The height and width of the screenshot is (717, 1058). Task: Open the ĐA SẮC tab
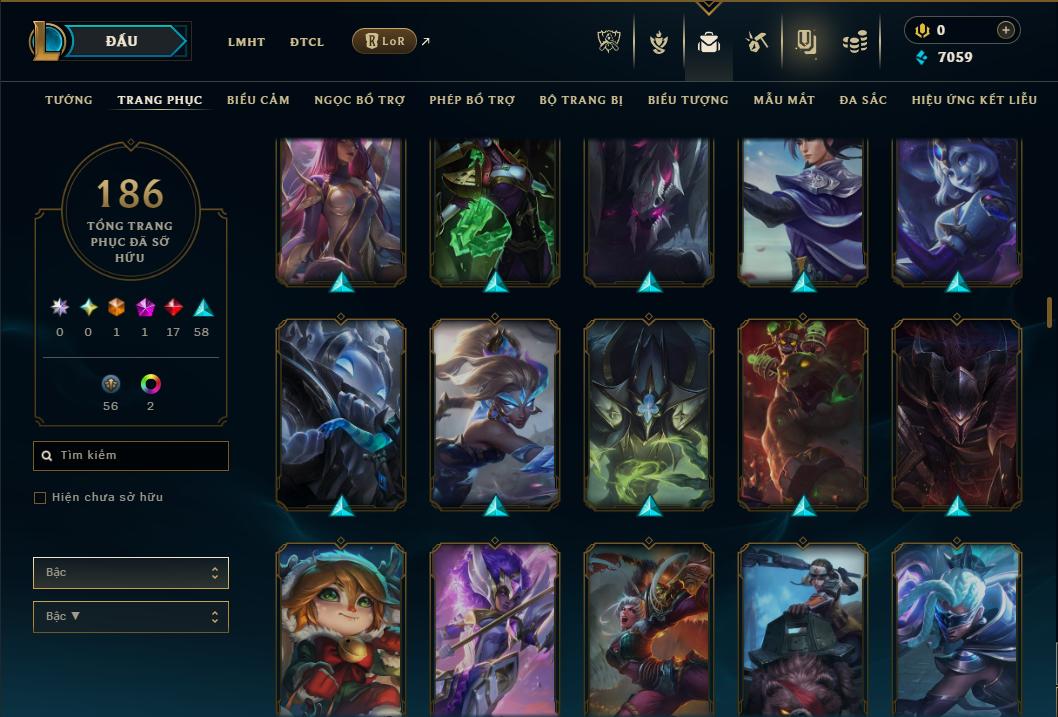click(863, 100)
